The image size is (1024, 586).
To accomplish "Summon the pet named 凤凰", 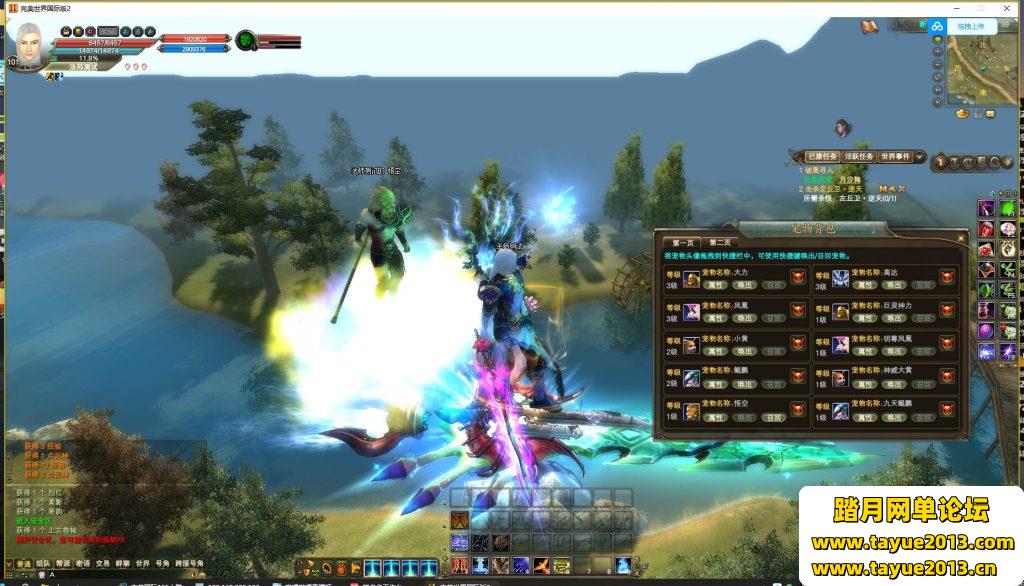I will click(745, 317).
